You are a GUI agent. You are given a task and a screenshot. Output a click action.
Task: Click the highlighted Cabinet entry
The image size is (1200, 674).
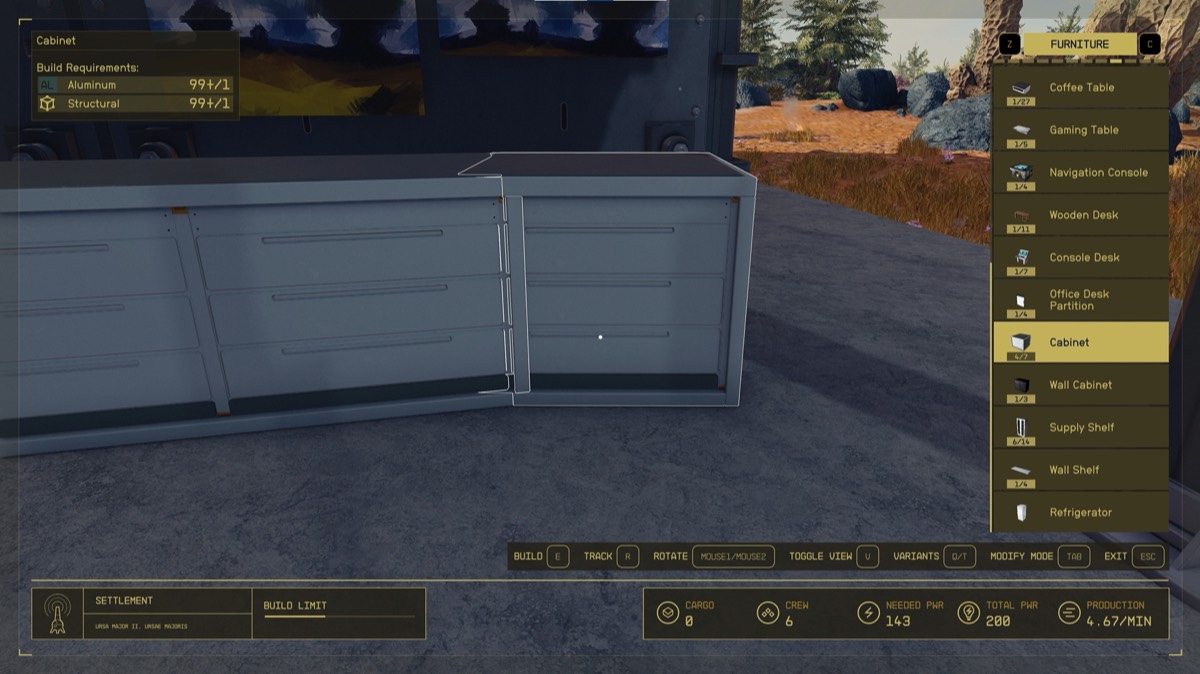(1080, 342)
